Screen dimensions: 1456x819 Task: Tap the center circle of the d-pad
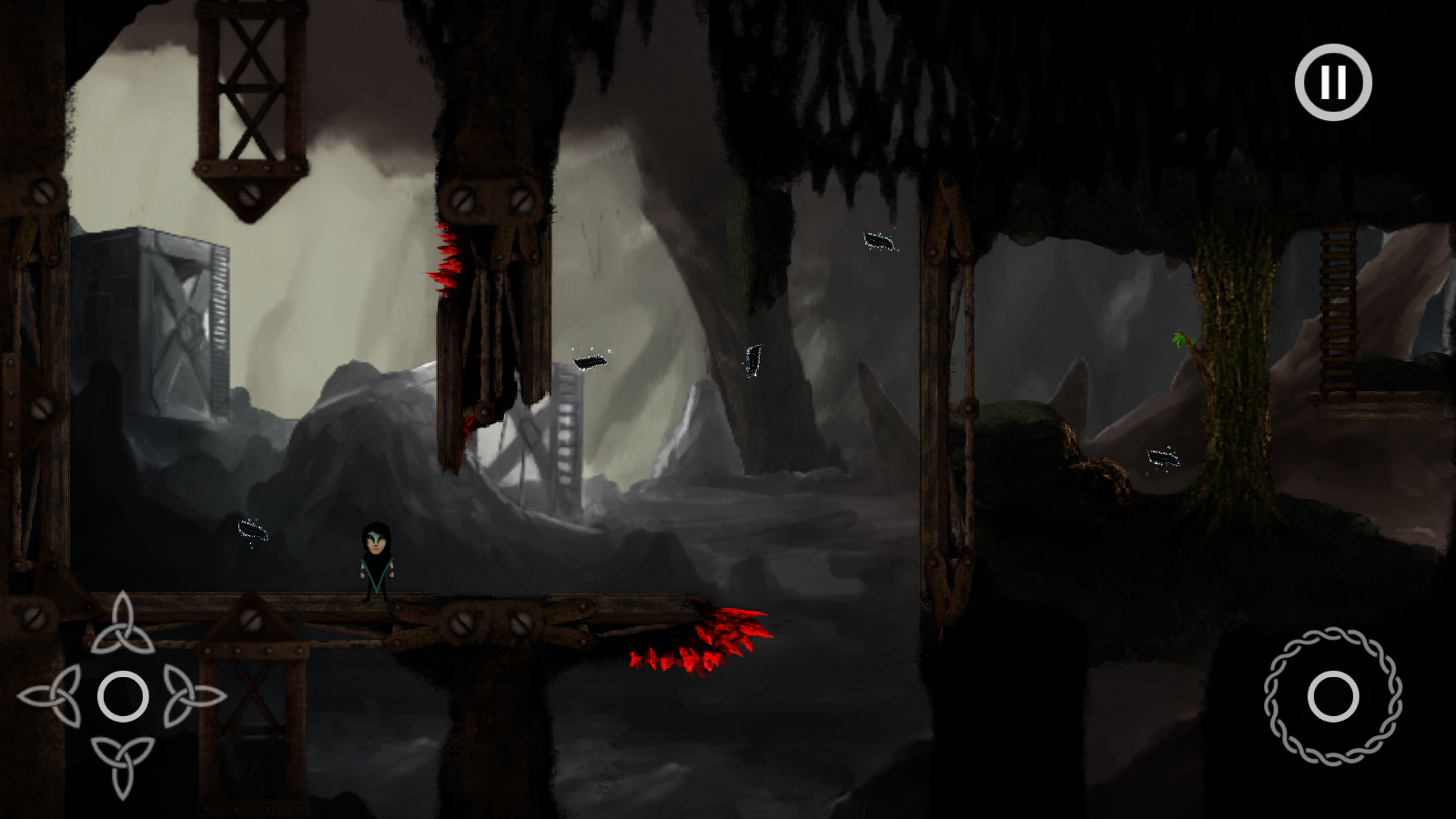point(122,696)
